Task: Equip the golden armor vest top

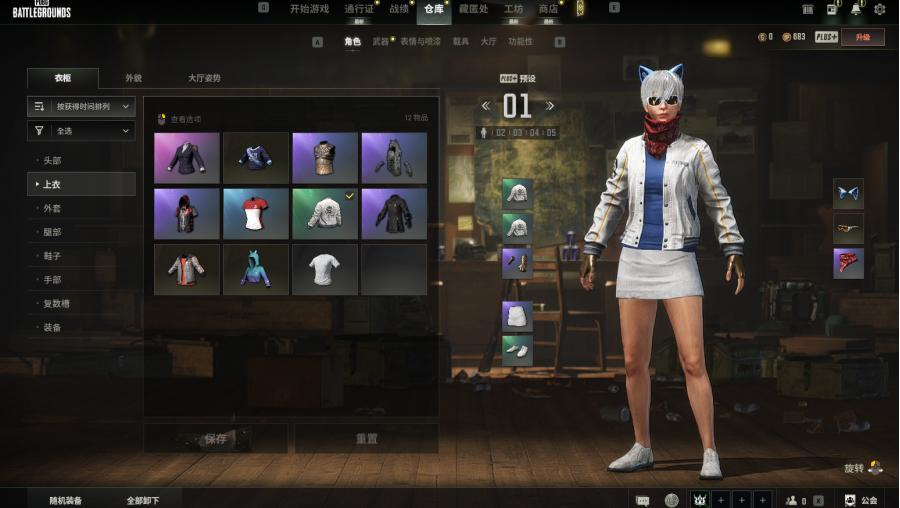Action: pos(325,158)
